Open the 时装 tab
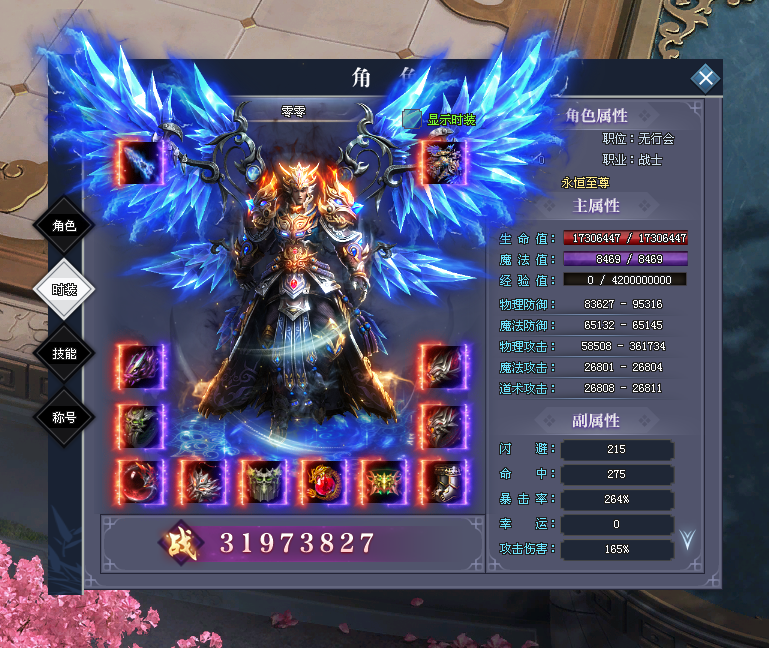Viewport: 769px width, 648px height. coord(64,289)
